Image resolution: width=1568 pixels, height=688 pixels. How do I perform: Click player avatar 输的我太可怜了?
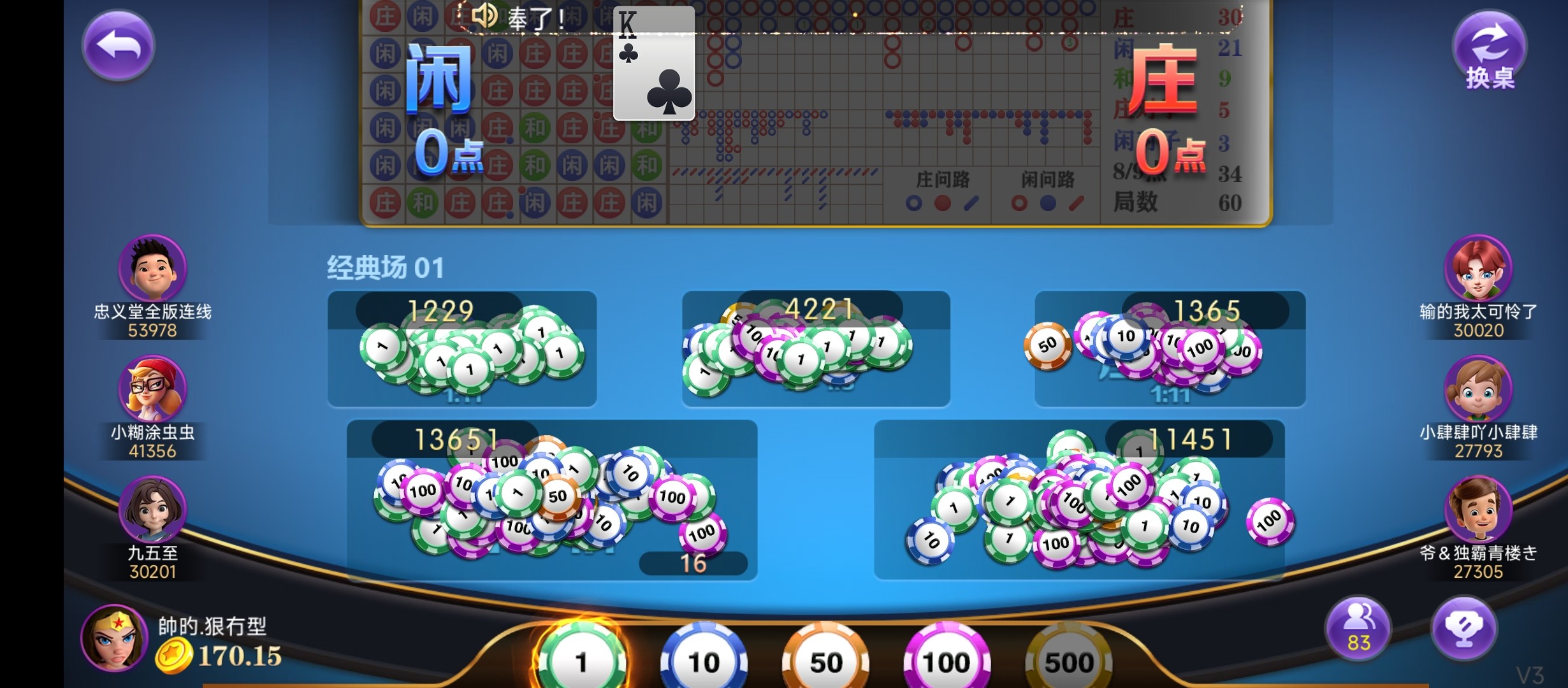(1476, 268)
